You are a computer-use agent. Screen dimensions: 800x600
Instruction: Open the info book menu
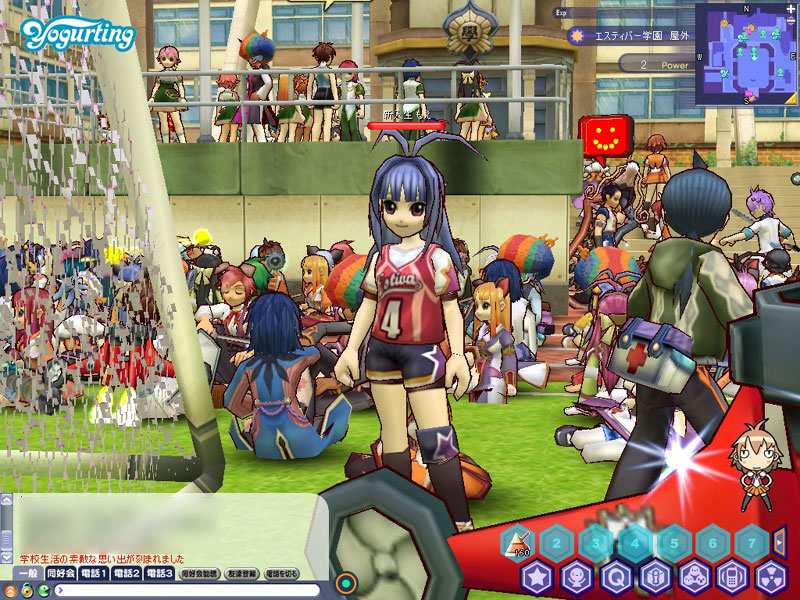point(654,577)
